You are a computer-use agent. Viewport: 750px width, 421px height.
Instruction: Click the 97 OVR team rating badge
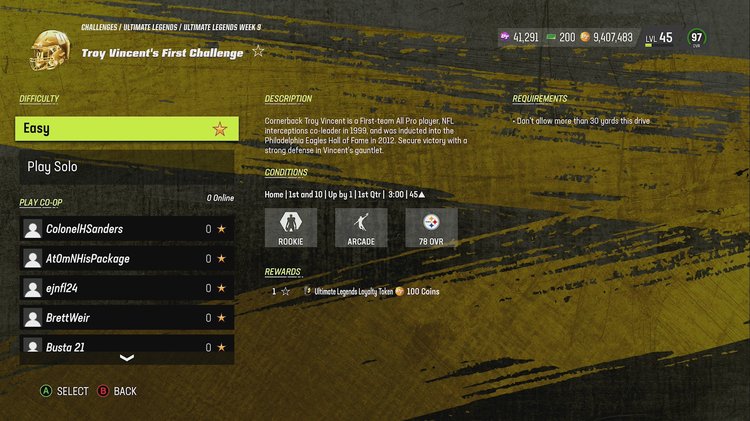[697, 38]
